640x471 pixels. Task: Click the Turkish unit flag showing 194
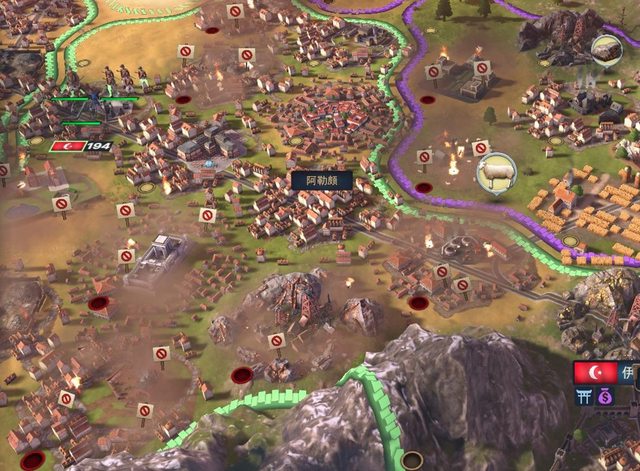coord(81,146)
